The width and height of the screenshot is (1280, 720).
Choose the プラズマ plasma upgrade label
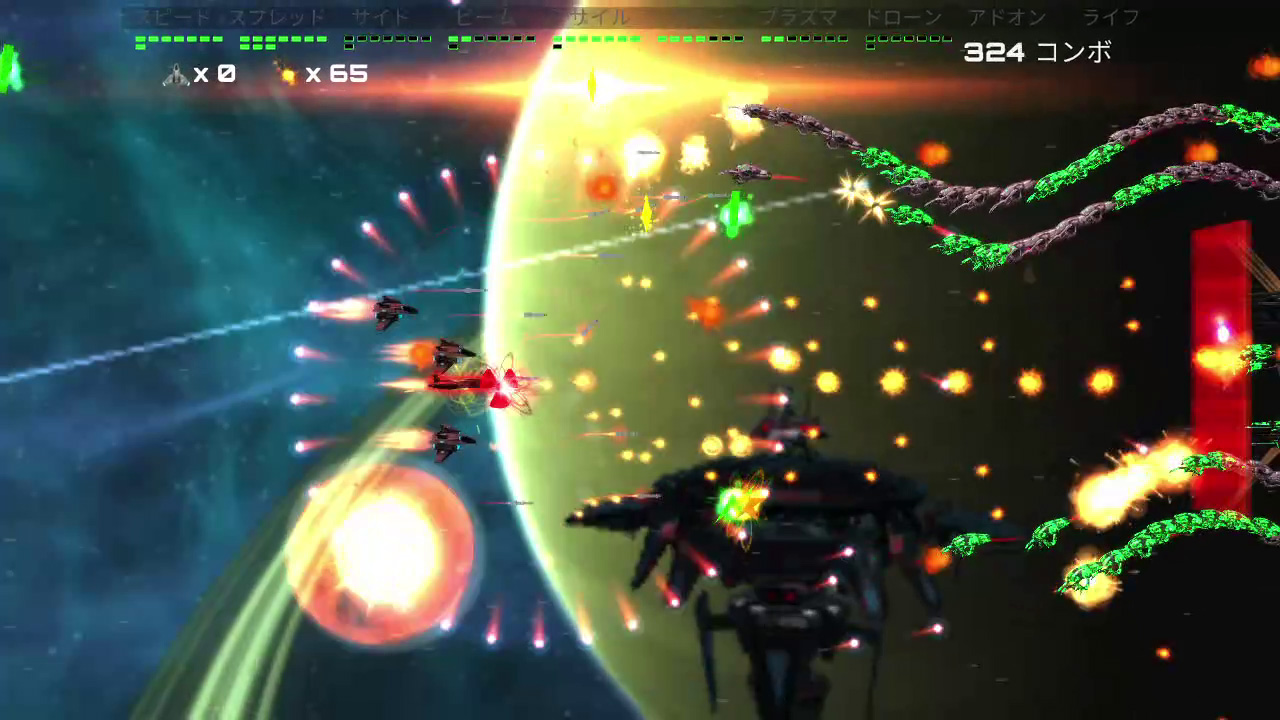tap(798, 18)
